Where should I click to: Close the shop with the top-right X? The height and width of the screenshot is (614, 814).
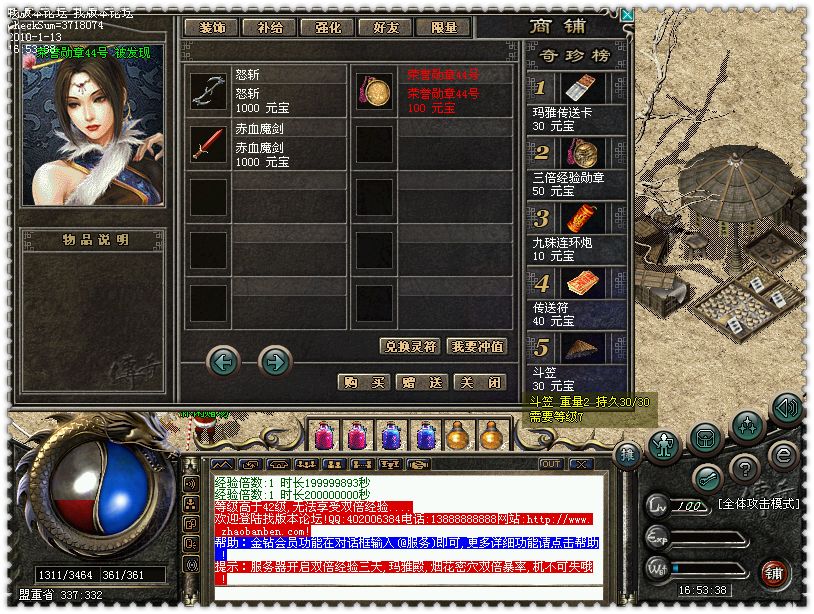(626, 15)
